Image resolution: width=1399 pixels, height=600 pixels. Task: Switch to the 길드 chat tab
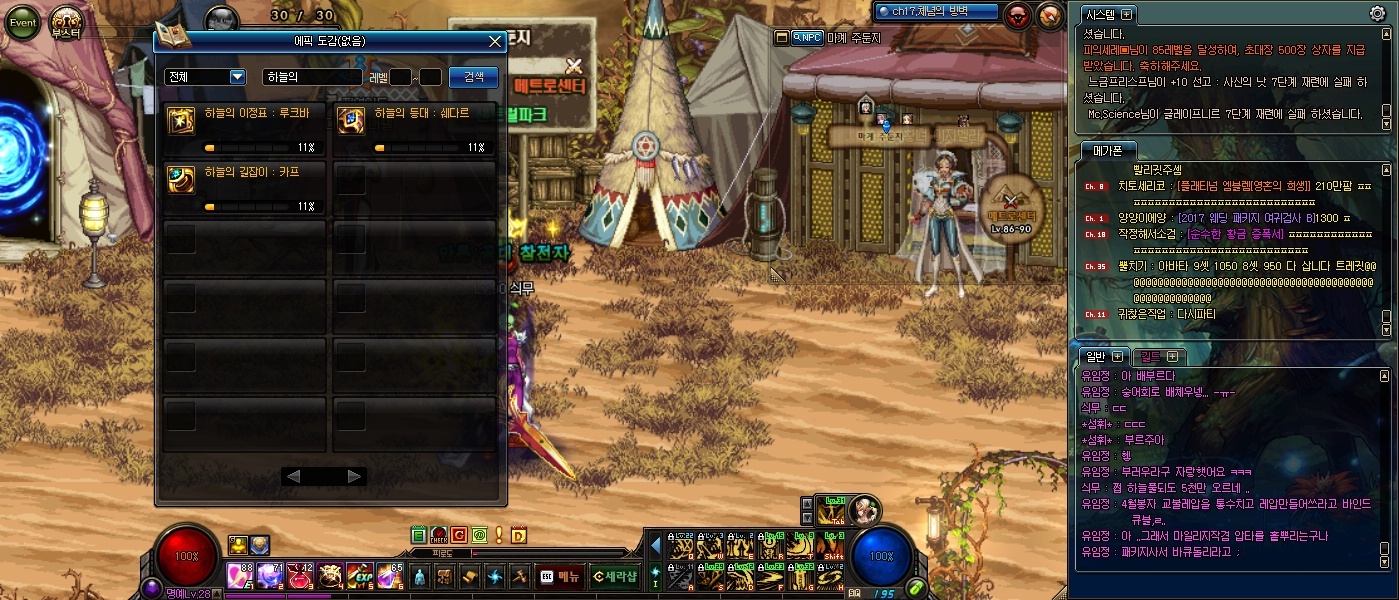[x=1158, y=357]
